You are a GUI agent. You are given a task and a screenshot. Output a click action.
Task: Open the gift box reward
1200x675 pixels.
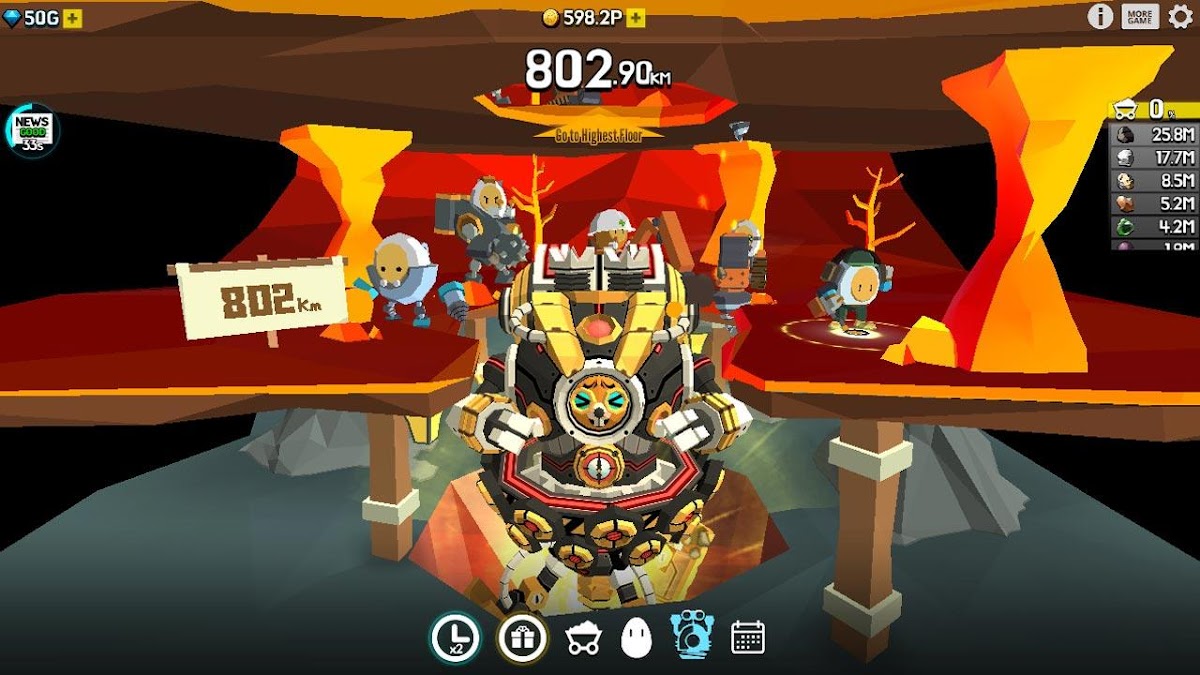pos(522,637)
